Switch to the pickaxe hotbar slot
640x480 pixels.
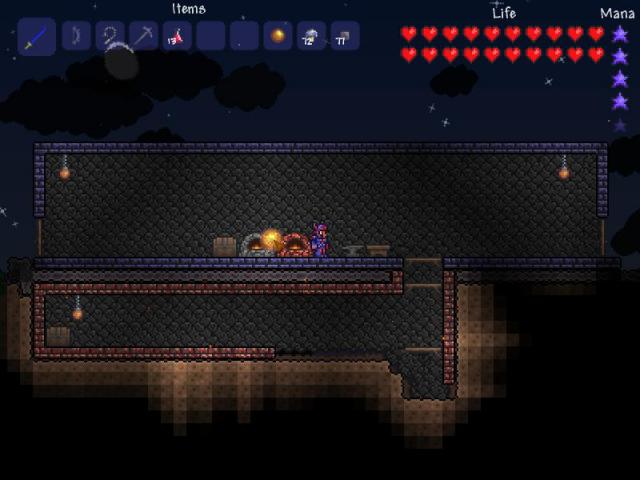click(143, 37)
